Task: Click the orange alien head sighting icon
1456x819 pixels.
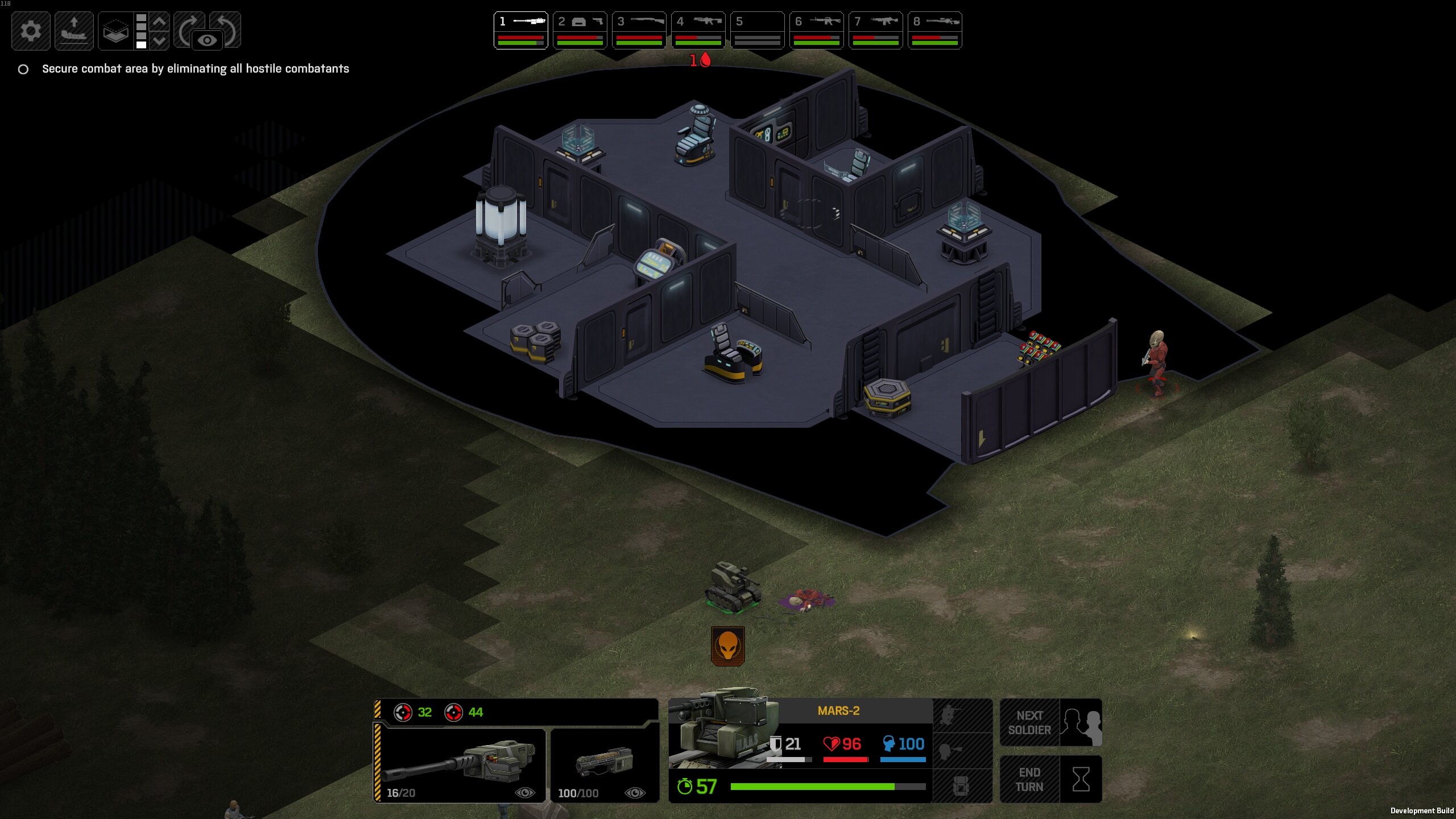Action: pyautogui.click(x=727, y=646)
